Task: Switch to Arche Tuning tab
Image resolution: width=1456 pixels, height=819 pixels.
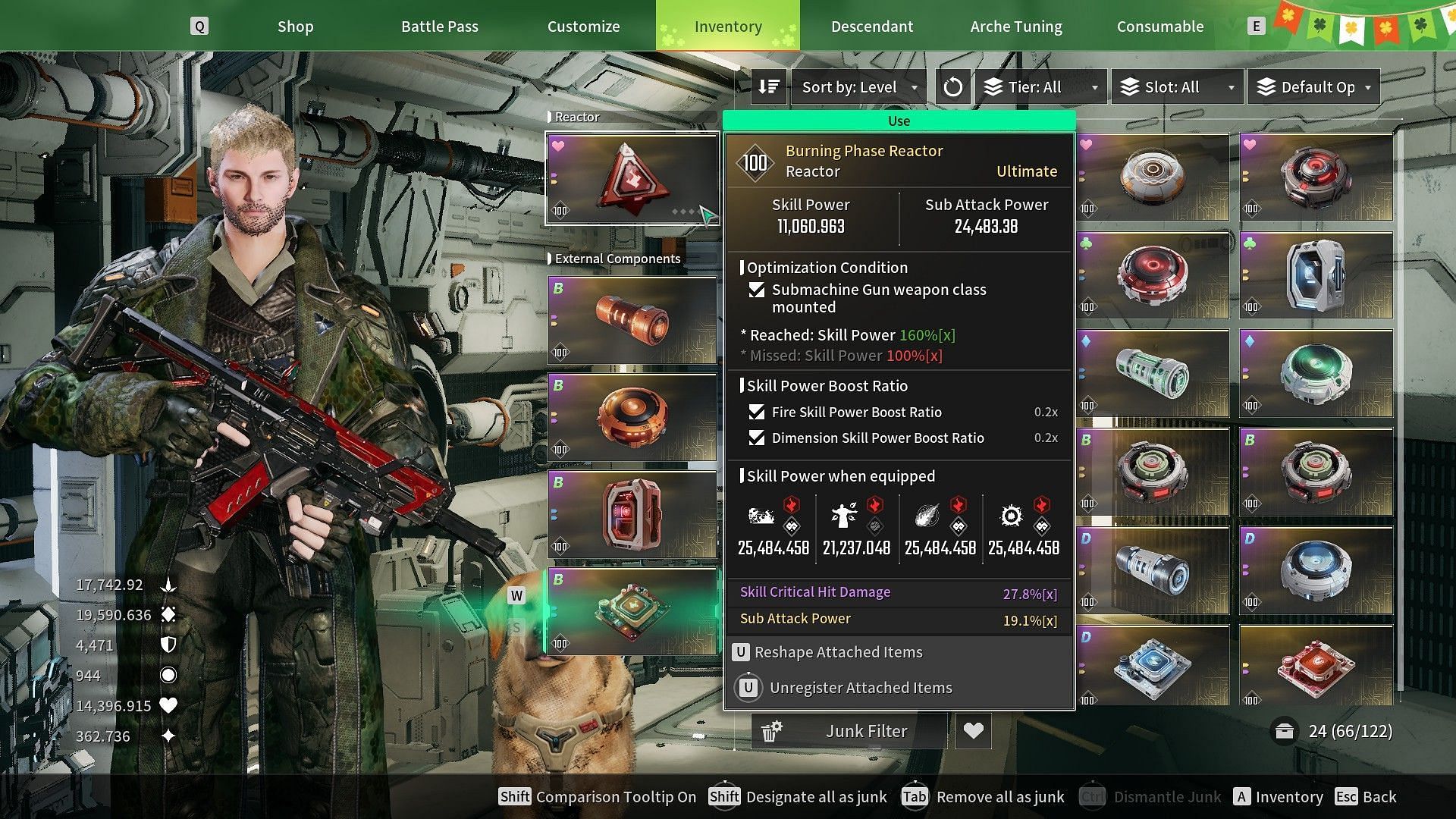Action: tap(1015, 27)
